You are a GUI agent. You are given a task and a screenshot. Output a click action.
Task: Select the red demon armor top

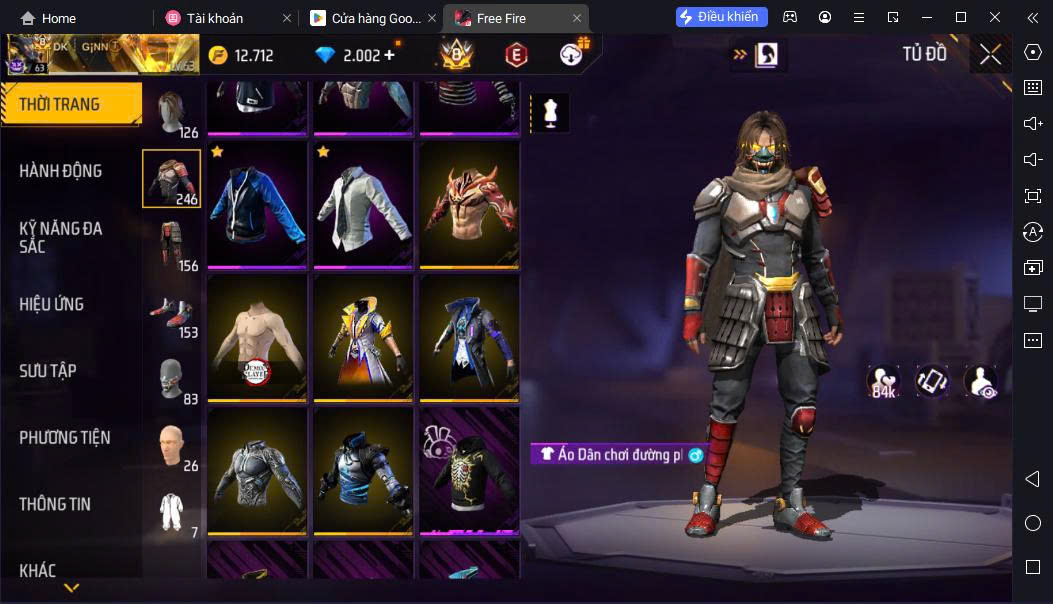coord(469,204)
